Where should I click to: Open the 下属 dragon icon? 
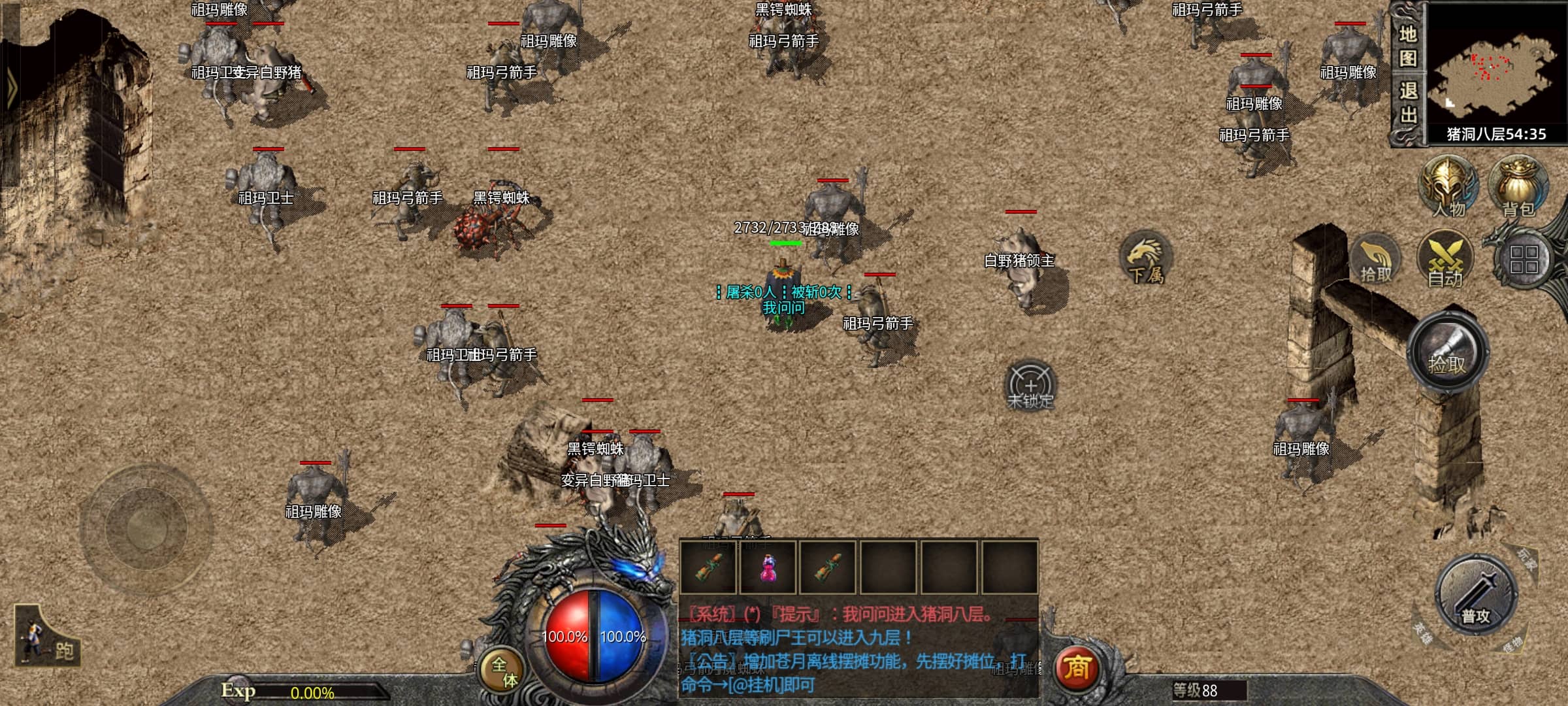(1146, 258)
